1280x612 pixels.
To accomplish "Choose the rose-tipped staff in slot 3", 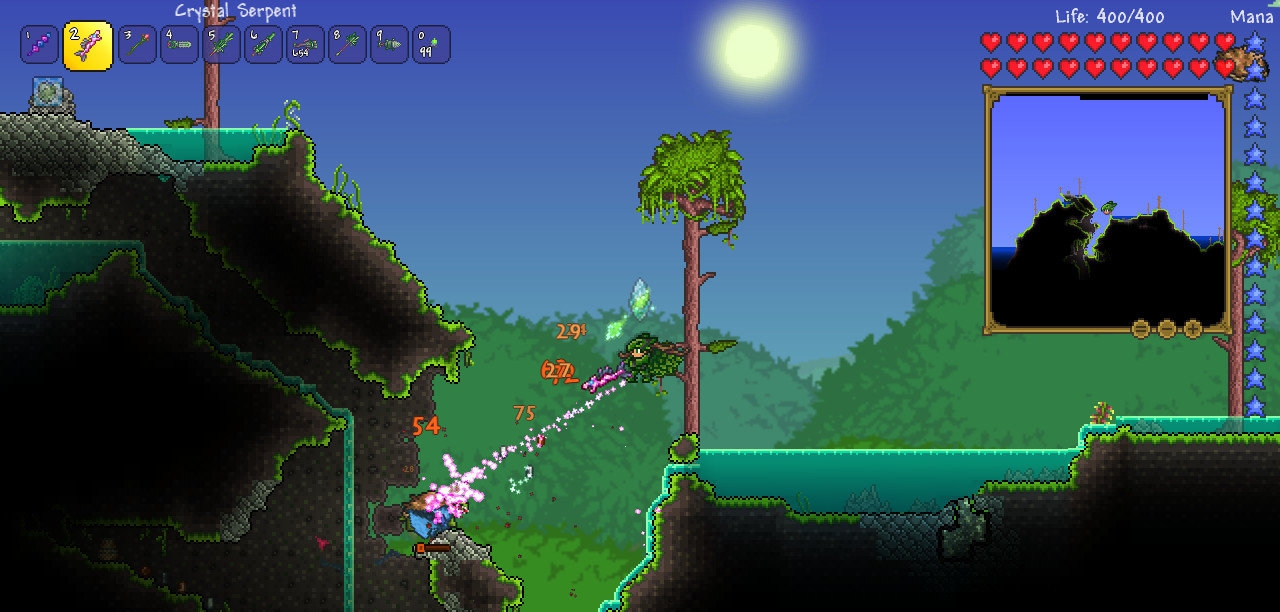I will coord(137,45).
